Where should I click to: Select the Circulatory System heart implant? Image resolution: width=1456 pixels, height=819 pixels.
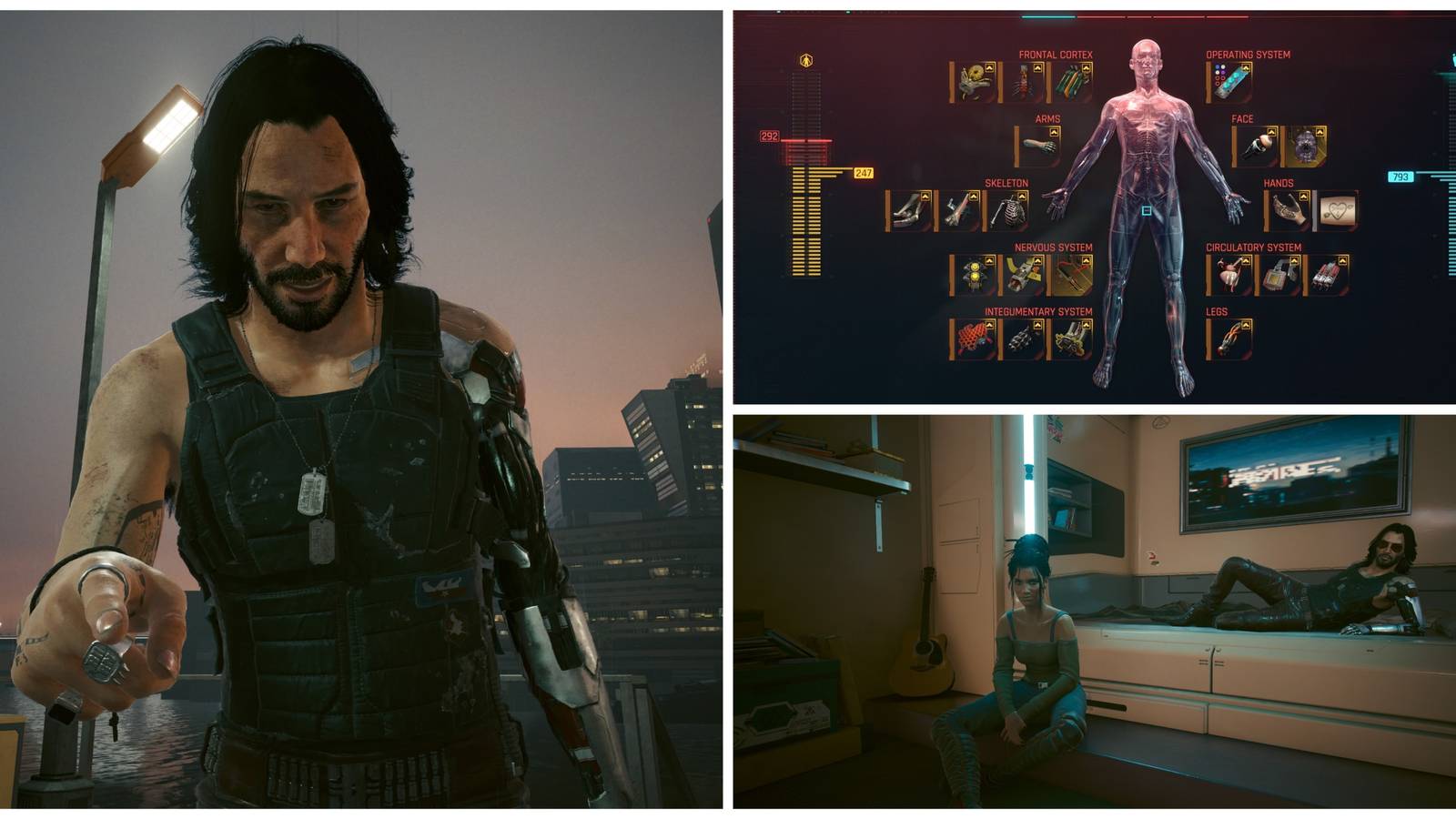(1229, 274)
